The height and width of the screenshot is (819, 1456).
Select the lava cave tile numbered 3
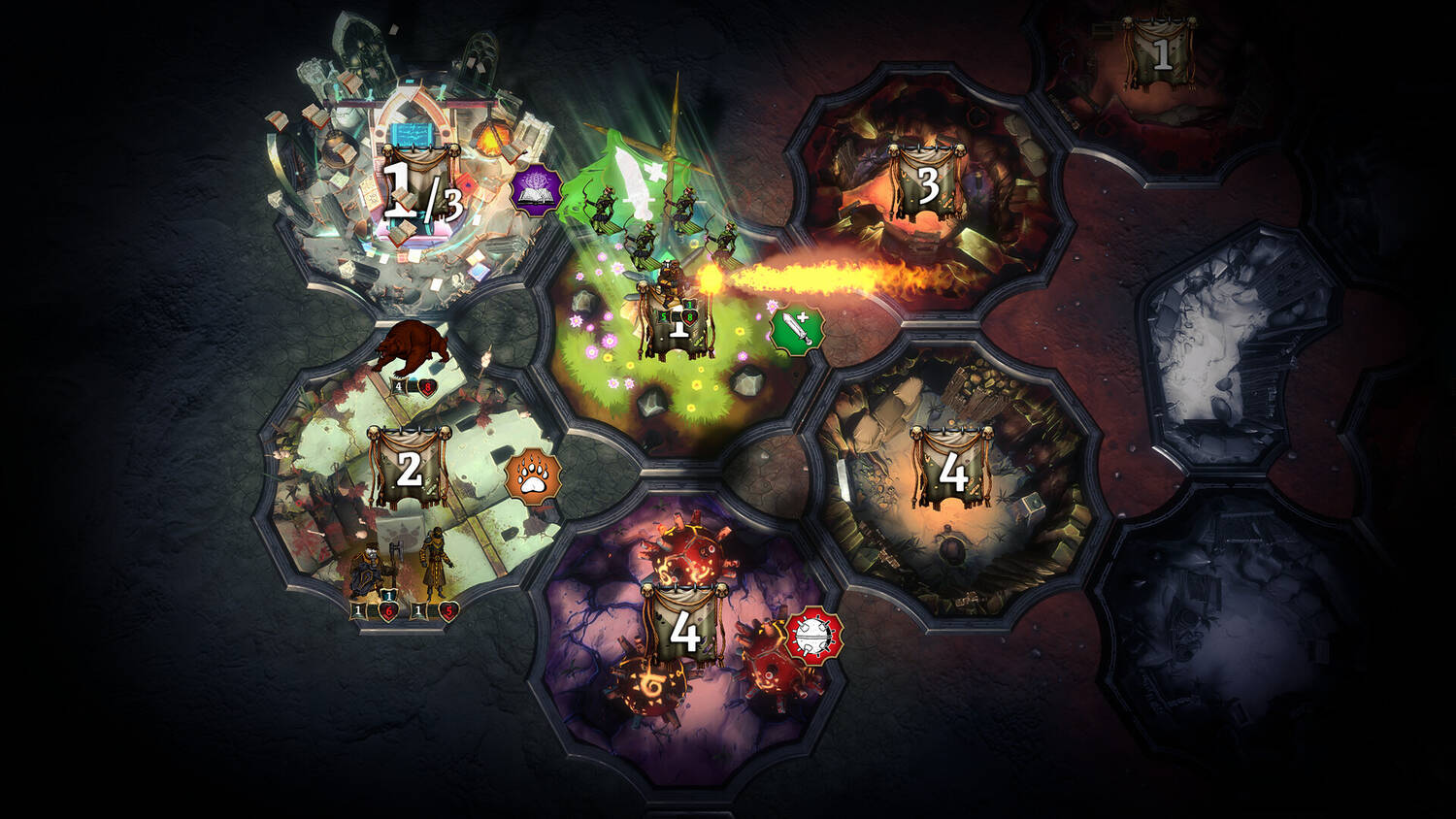click(927, 184)
